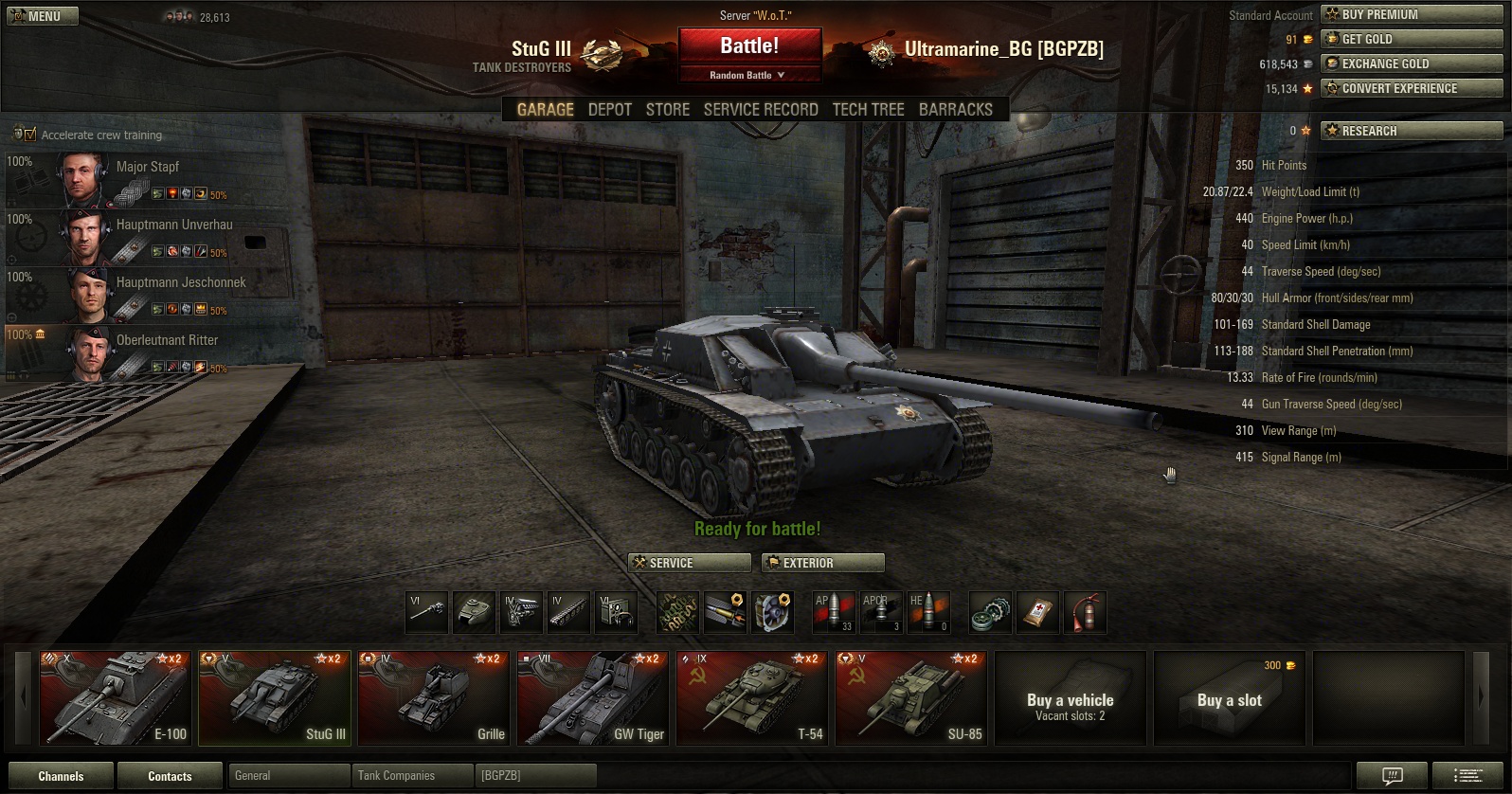Open the Barracks tab
This screenshot has height=794, width=1512.
click(955, 109)
